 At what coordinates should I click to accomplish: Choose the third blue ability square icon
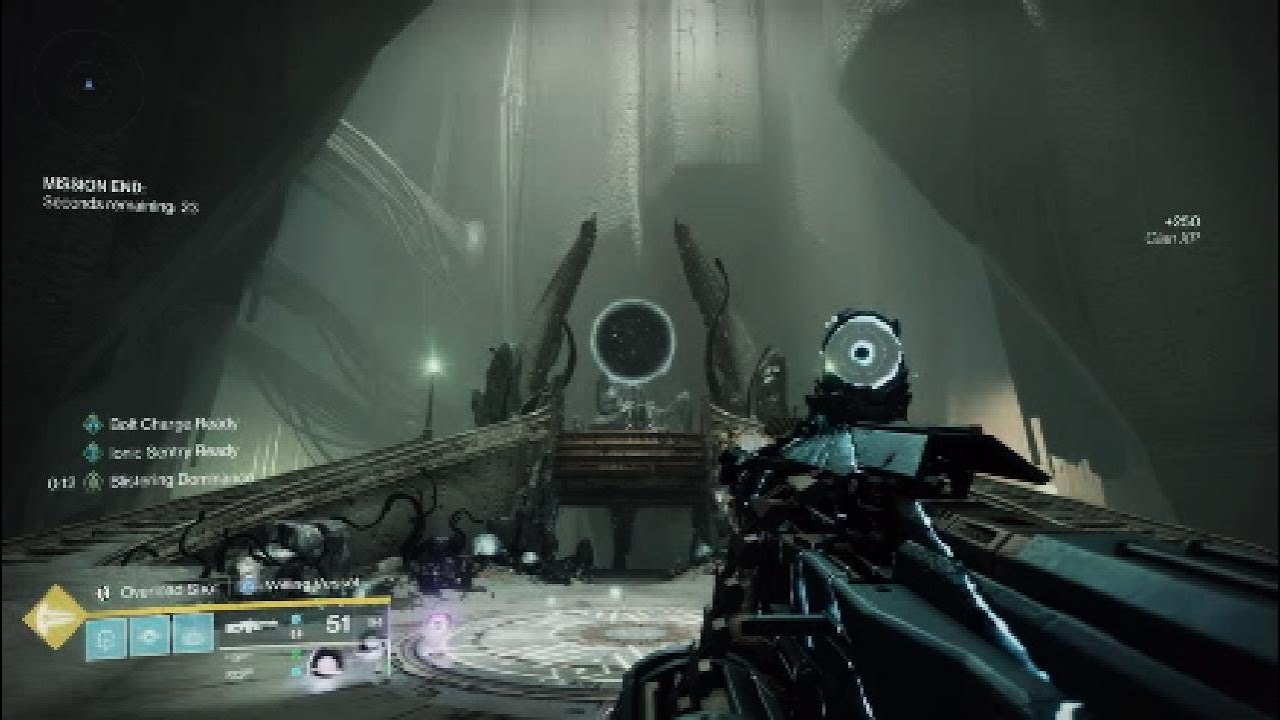pos(193,636)
